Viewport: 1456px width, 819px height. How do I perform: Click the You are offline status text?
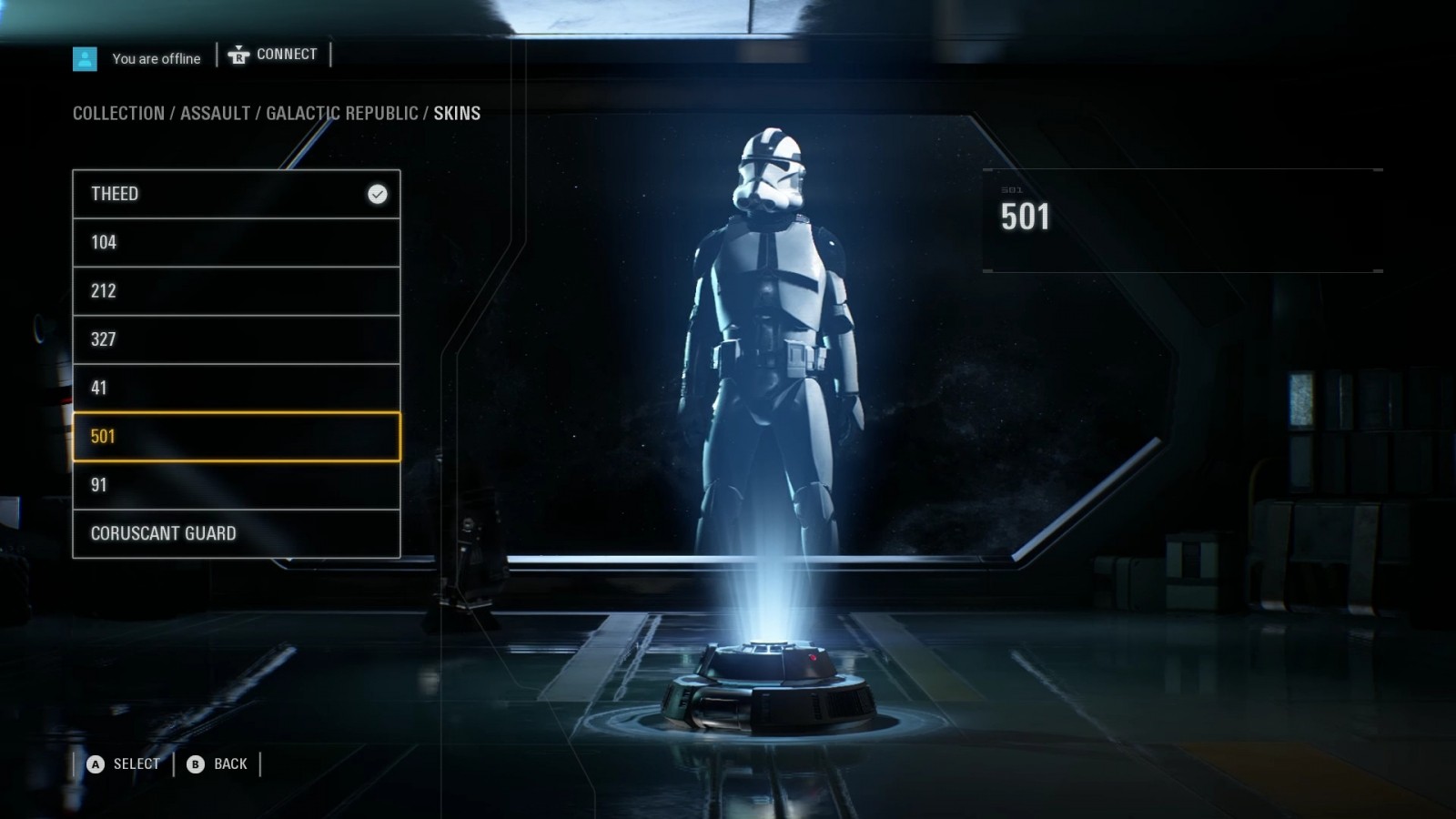click(x=155, y=58)
